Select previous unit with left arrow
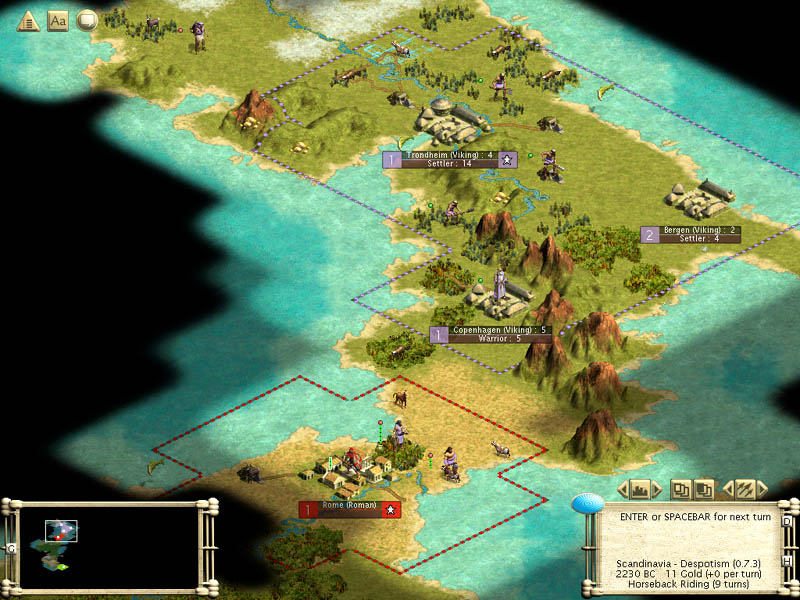 (x=727, y=489)
